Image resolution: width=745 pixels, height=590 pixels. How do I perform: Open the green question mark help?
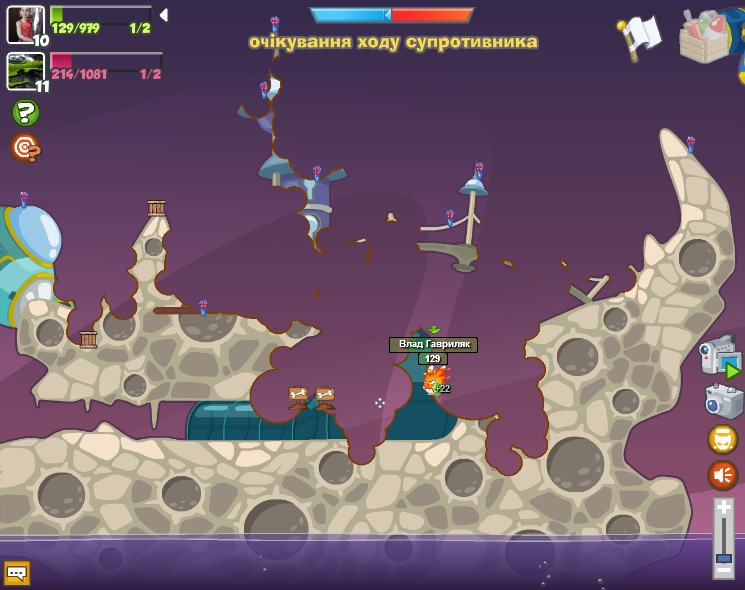click(25, 112)
